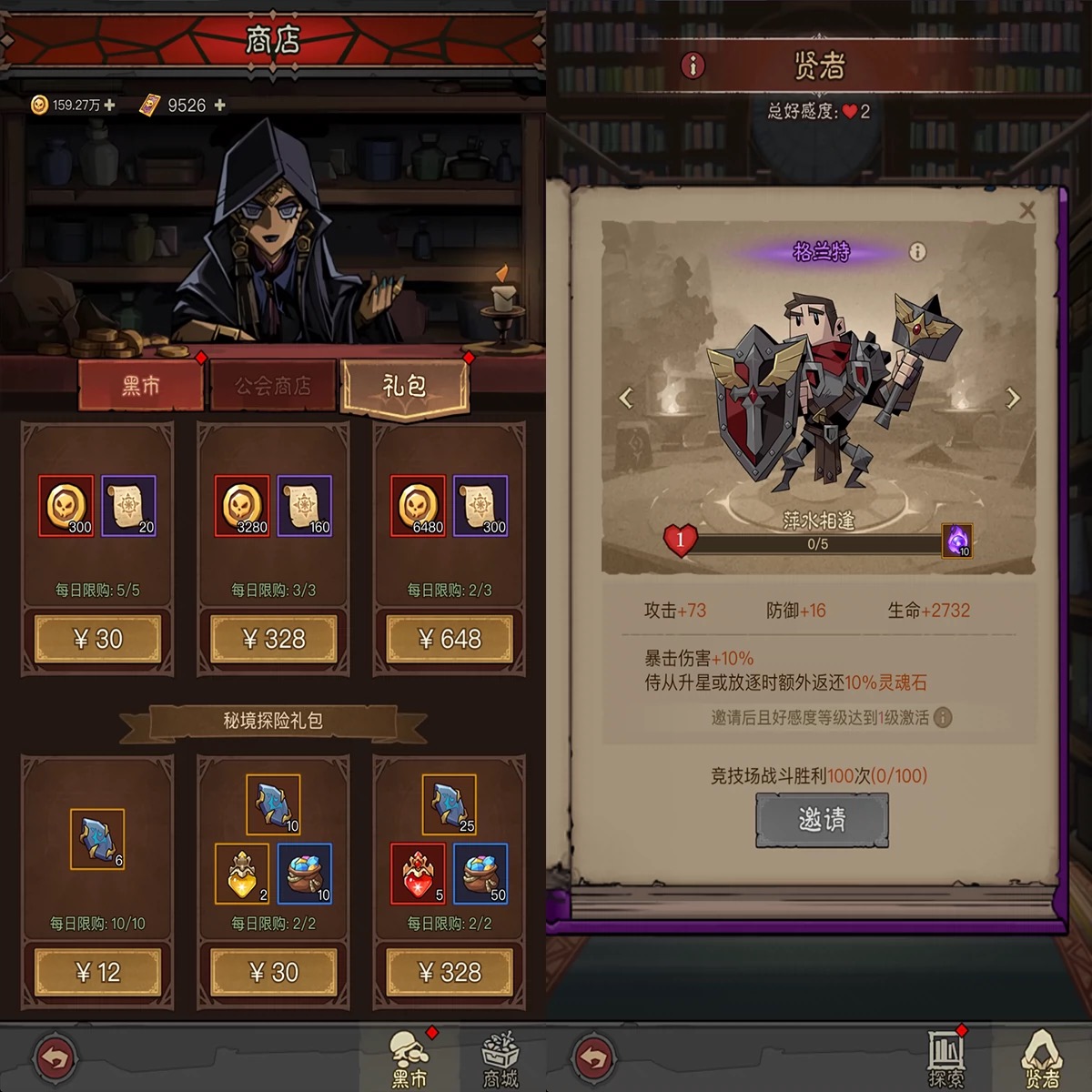Go back from the shop screen
Viewport: 1092px width, 1092px height.
coord(55,1058)
